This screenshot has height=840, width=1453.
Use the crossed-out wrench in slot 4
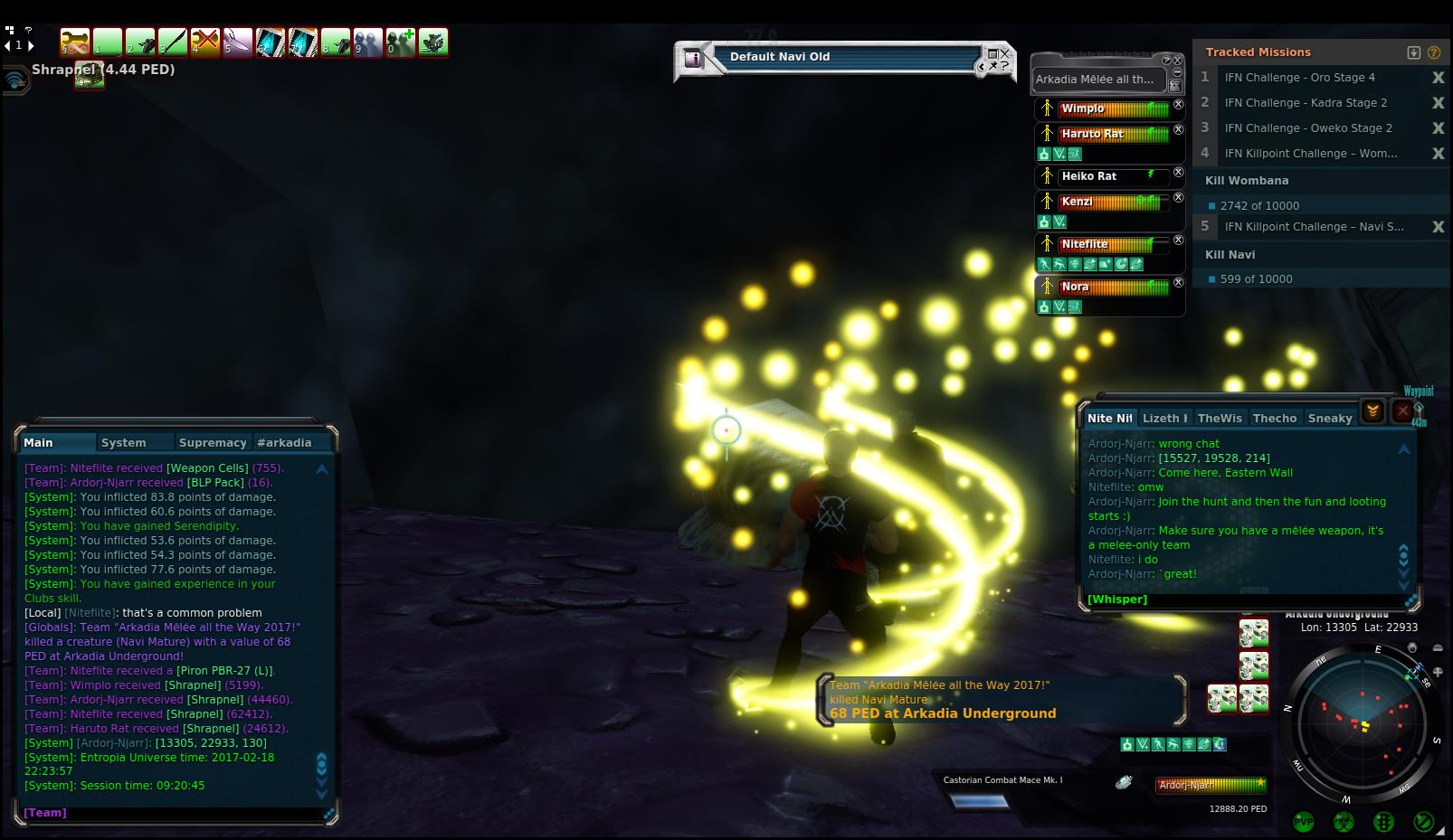[205, 42]
